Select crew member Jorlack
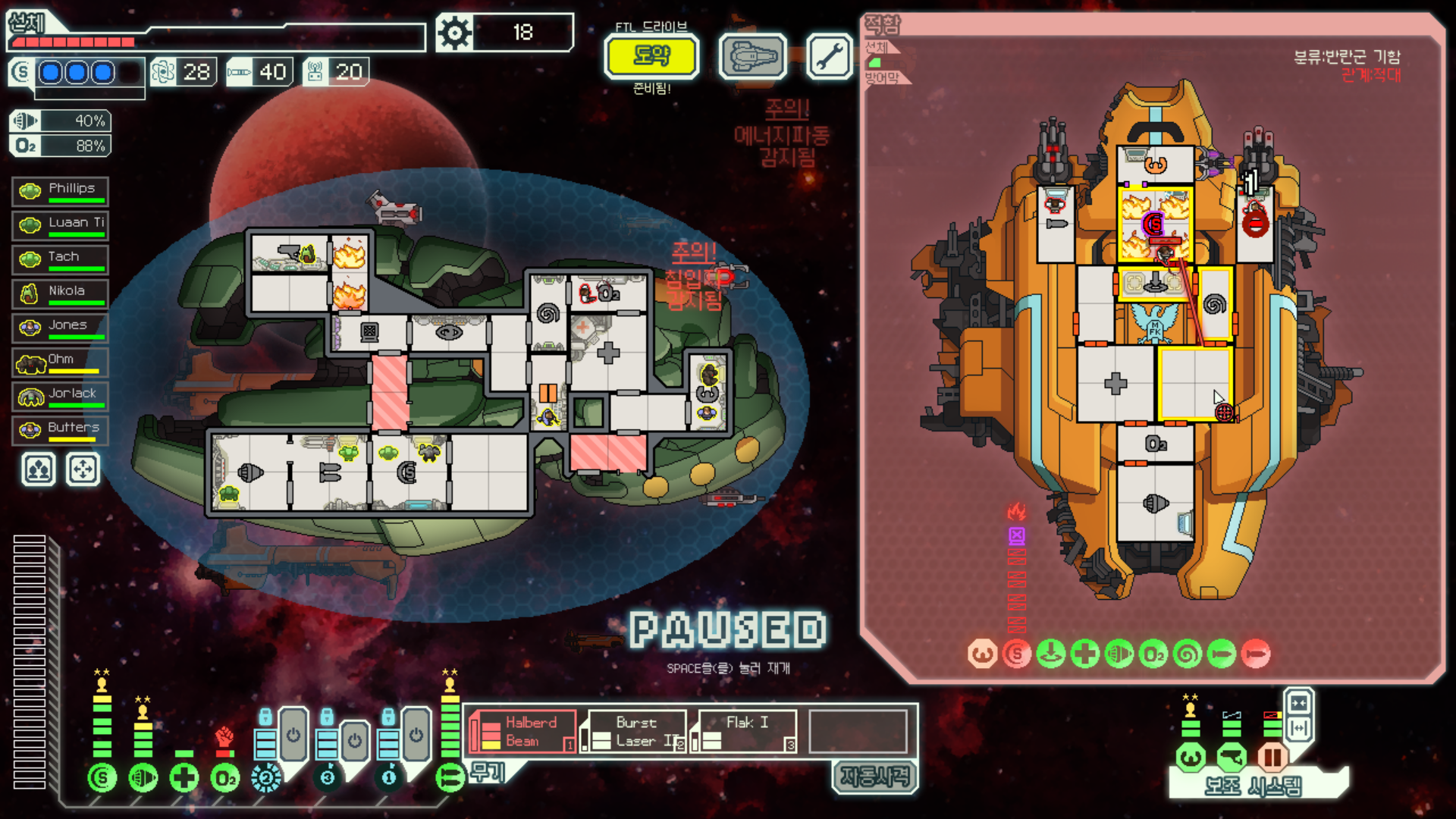 61,396
